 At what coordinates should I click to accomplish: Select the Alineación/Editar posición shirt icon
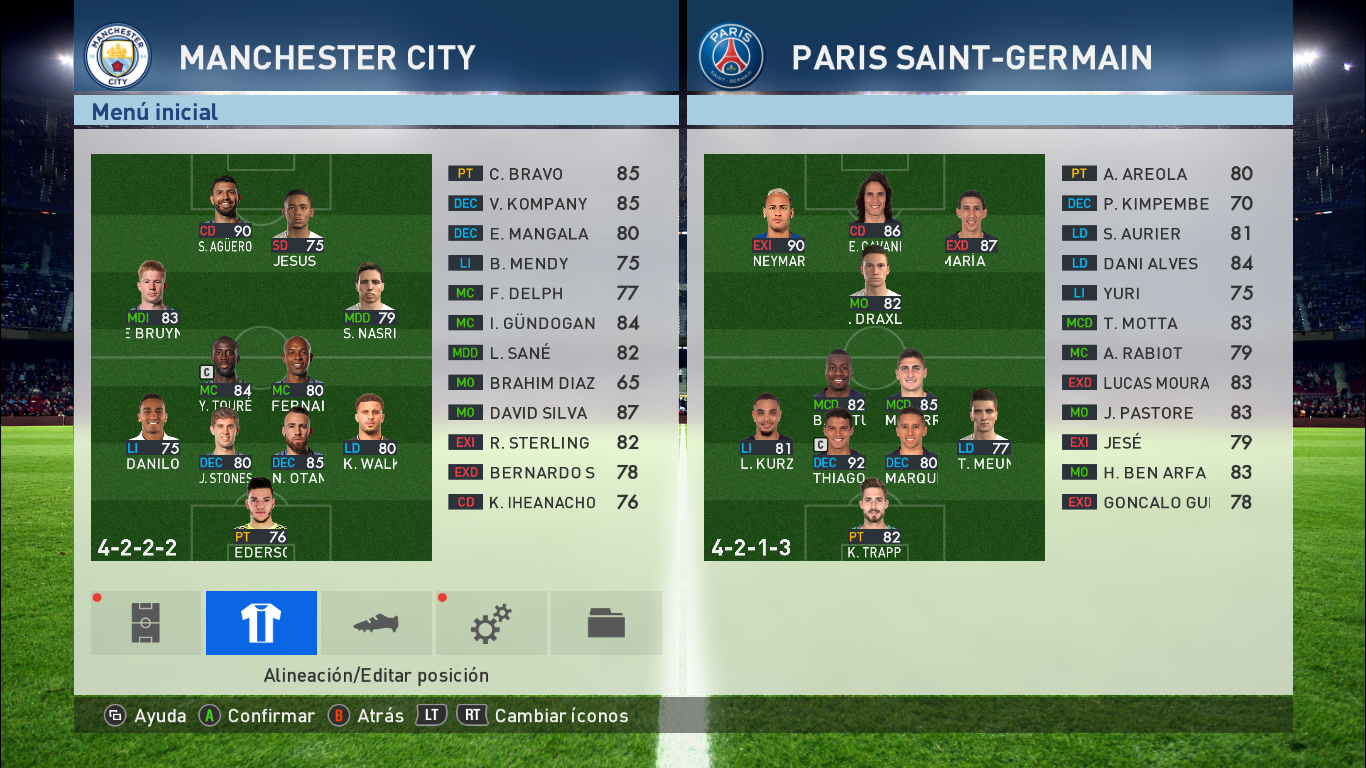coord(261,623)
